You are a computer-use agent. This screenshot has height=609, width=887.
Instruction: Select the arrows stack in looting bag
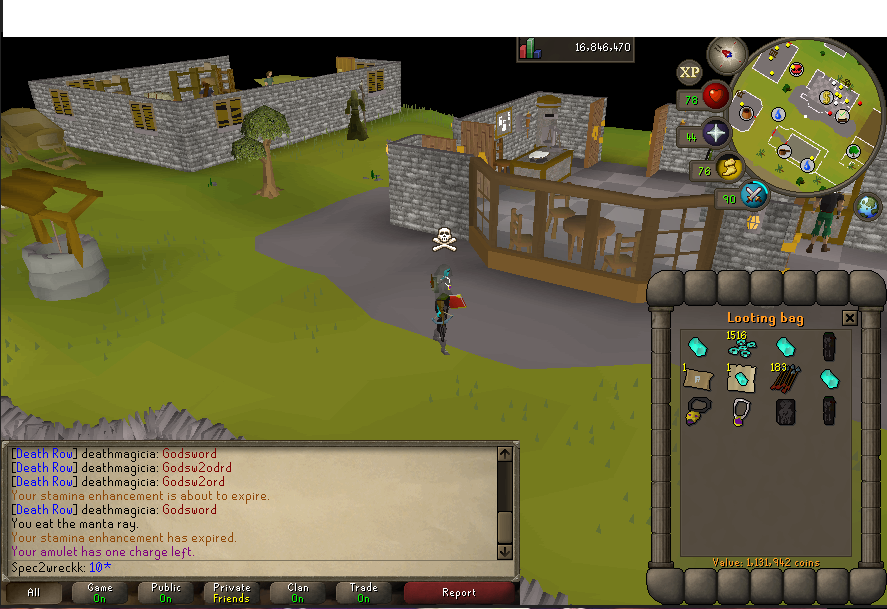(783, 380)
